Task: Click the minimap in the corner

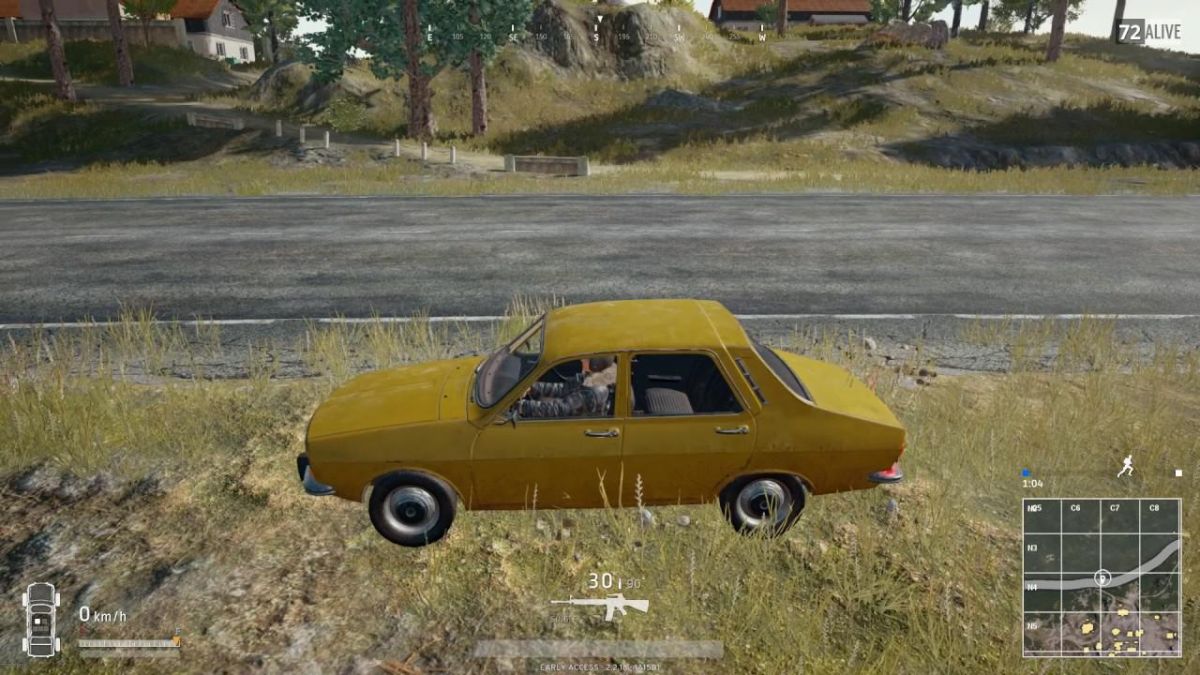Action: pos(1101,577)
